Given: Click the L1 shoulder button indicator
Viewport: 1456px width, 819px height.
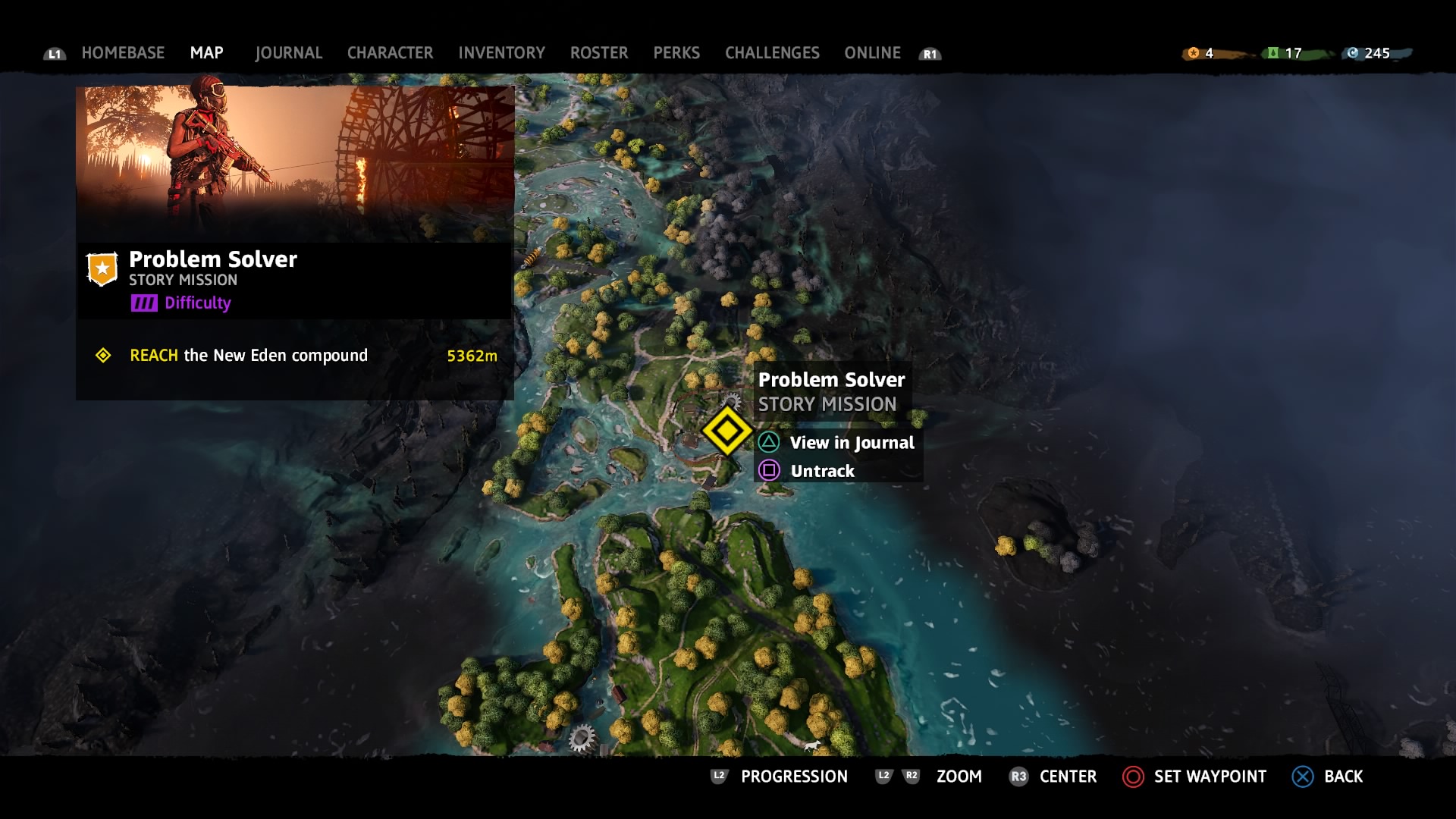Looking at the screenshot, I should (x=54, y=53).
